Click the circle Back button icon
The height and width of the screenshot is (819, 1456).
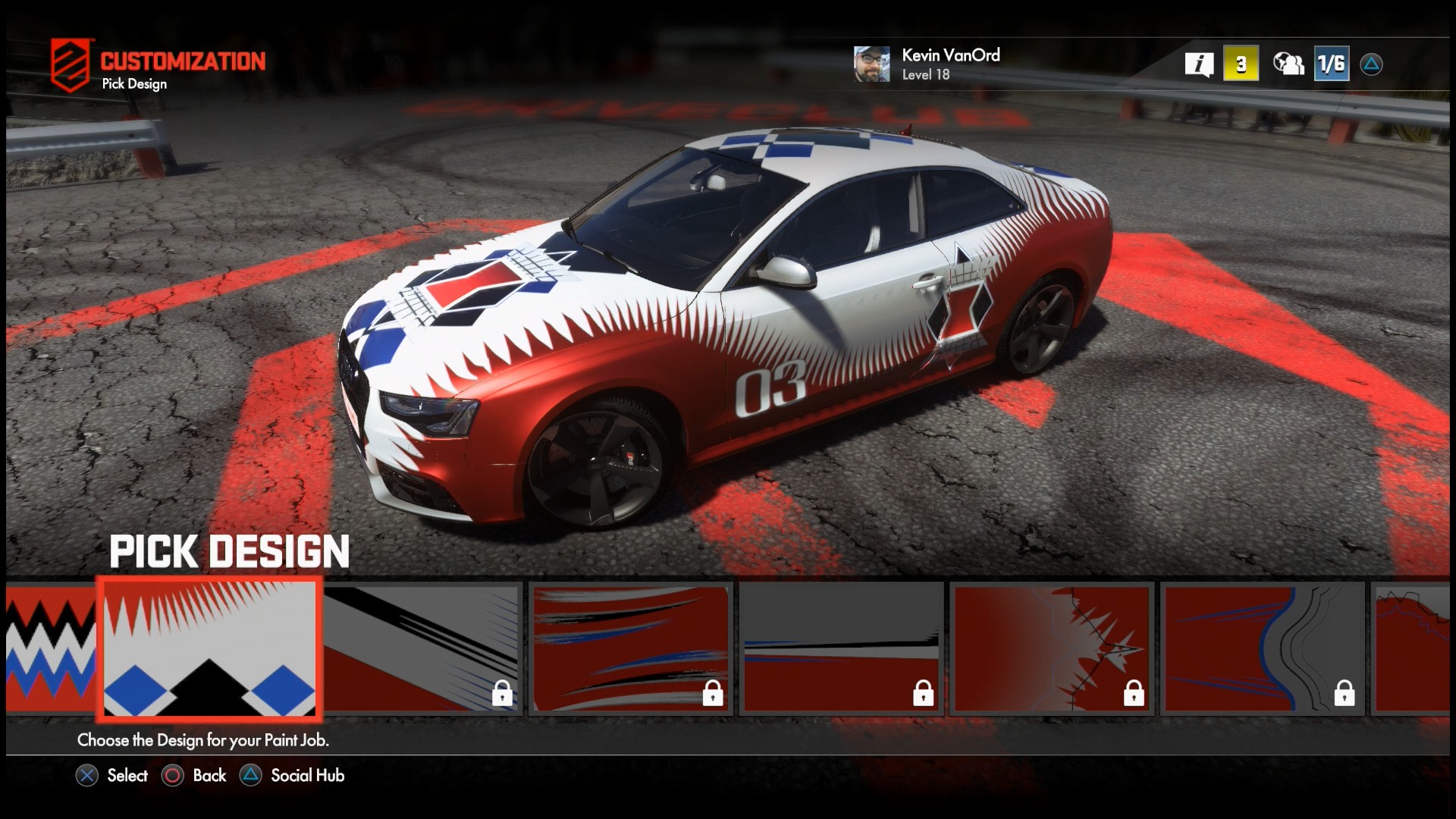click(x=173, y=776)
